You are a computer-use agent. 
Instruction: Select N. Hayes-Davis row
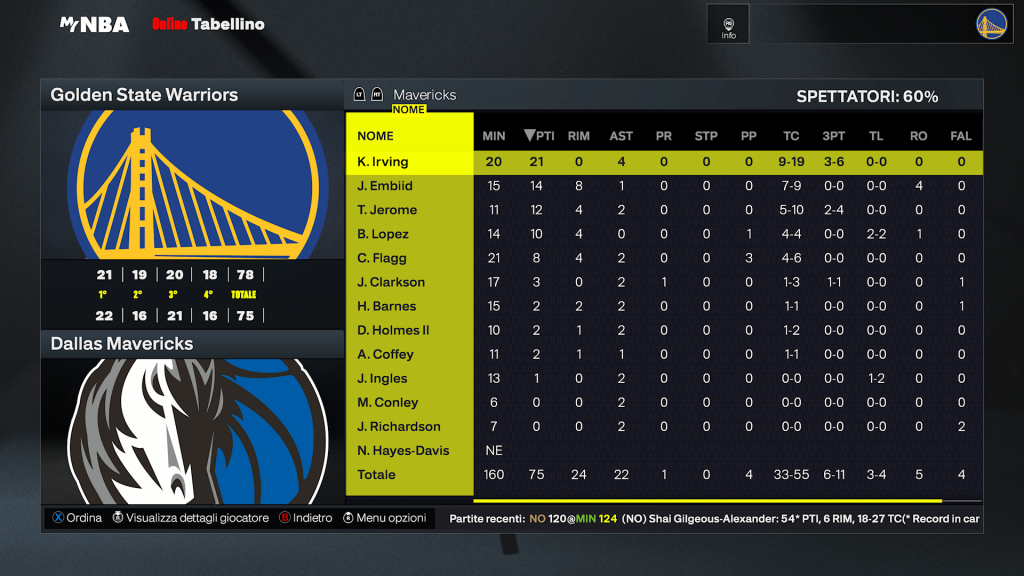tap(403, 450)
